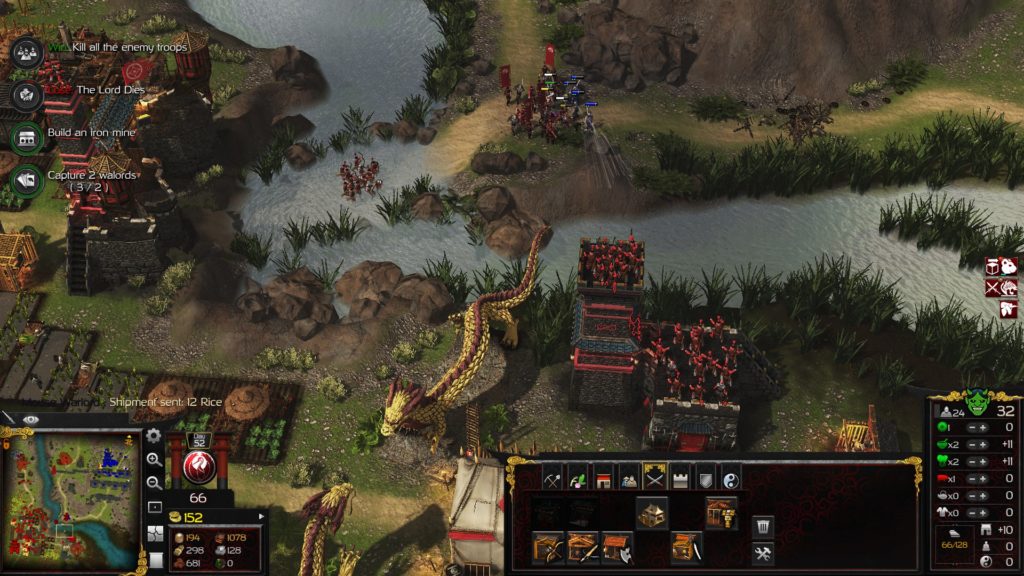1024x576 pixels.
Task: Open settings with the gear icon
Action: pyautogui.click(x=153, y=436)
